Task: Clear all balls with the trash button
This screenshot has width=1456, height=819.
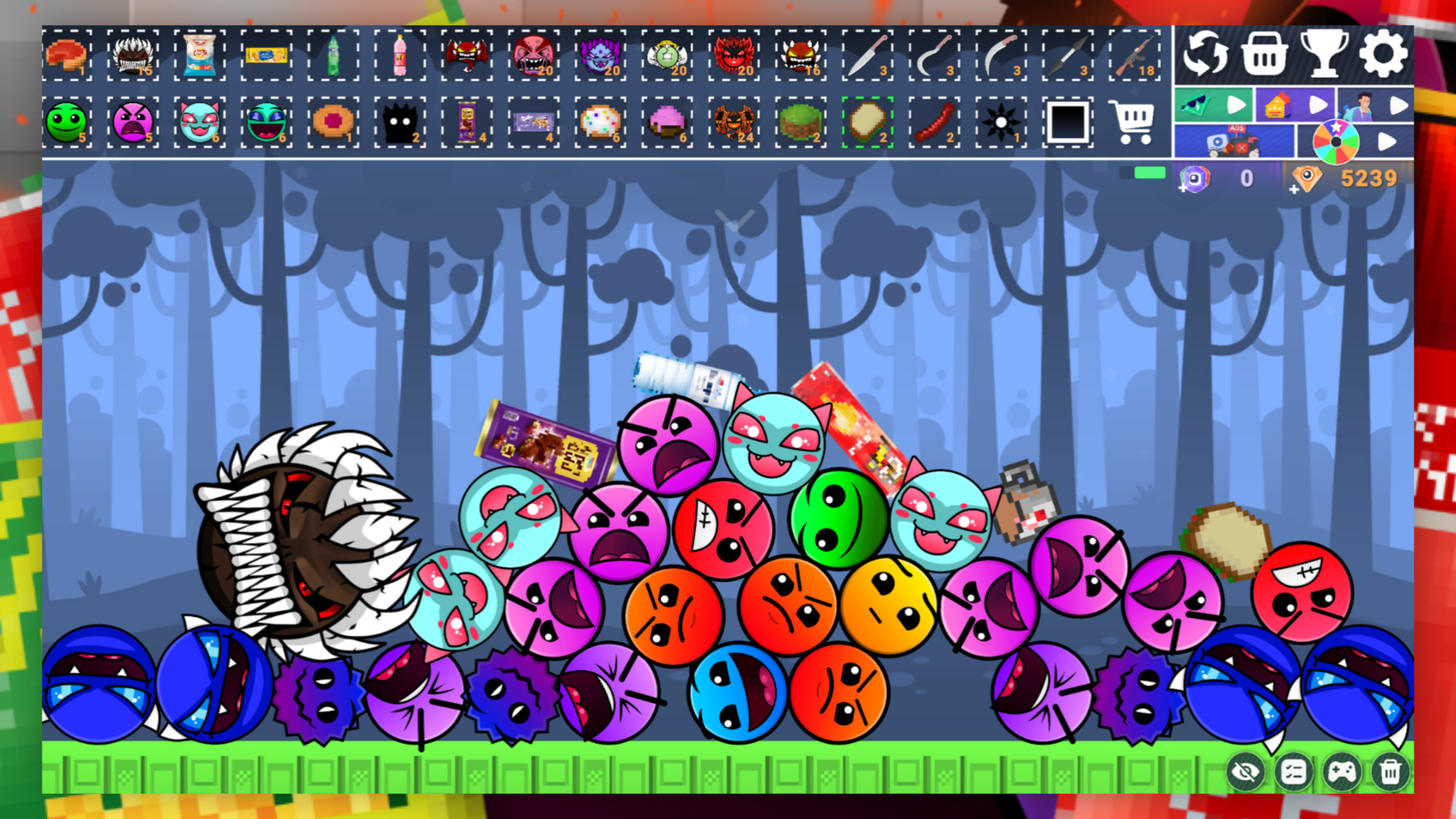Action: (x=1391, y=772)
